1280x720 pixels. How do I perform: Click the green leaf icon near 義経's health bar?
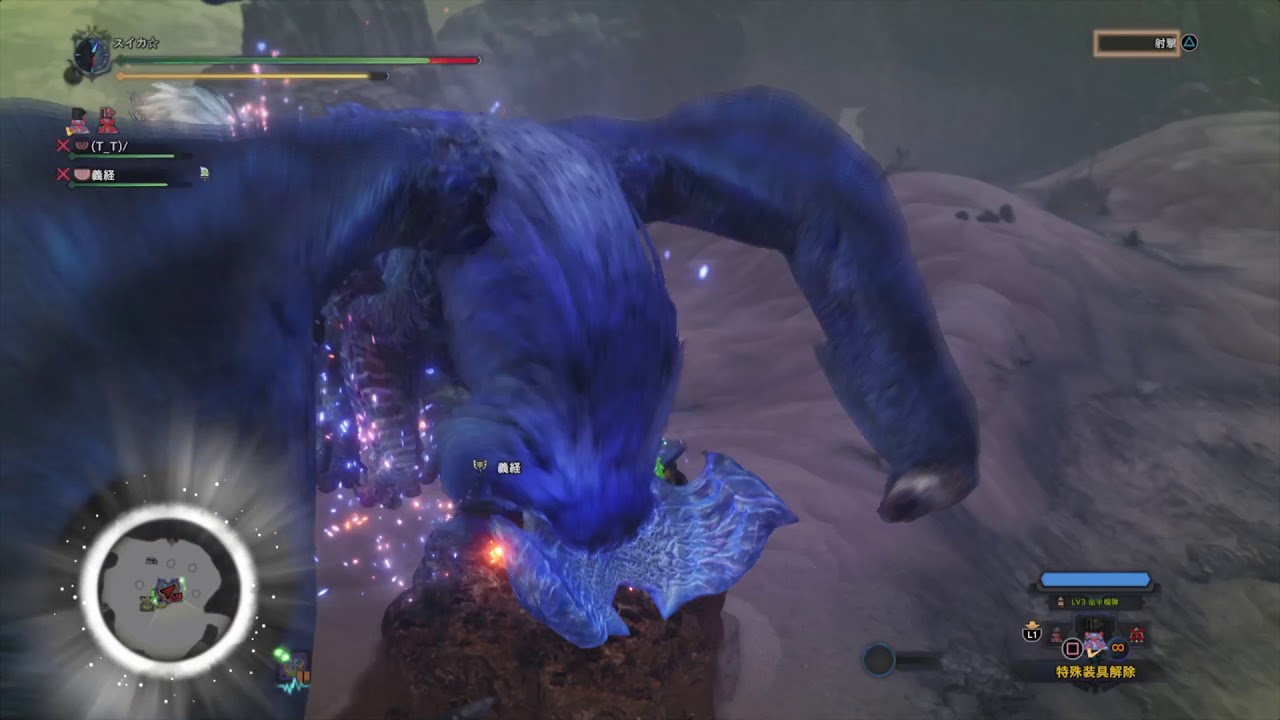click(x=204, y=173)
